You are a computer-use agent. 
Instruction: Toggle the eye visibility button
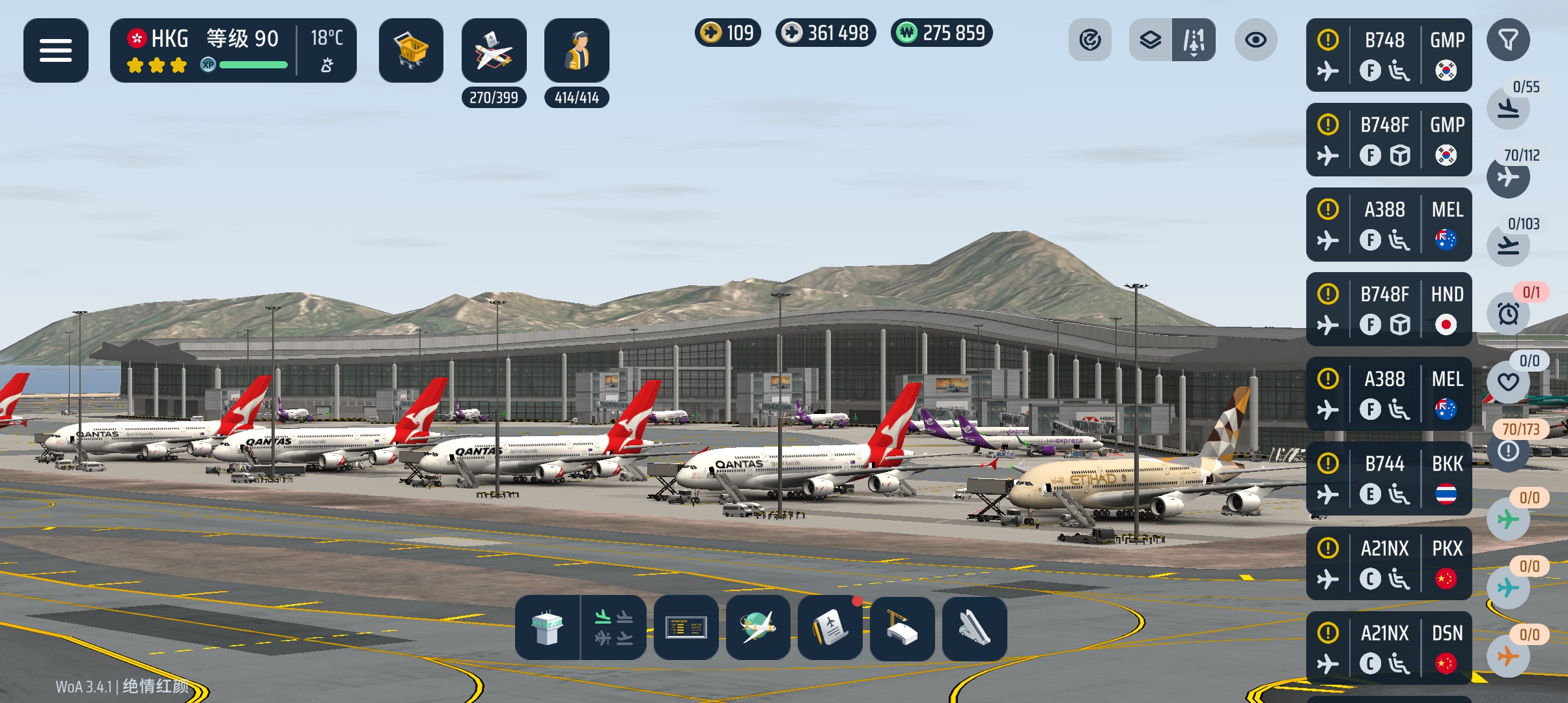tap(1255, 40)
